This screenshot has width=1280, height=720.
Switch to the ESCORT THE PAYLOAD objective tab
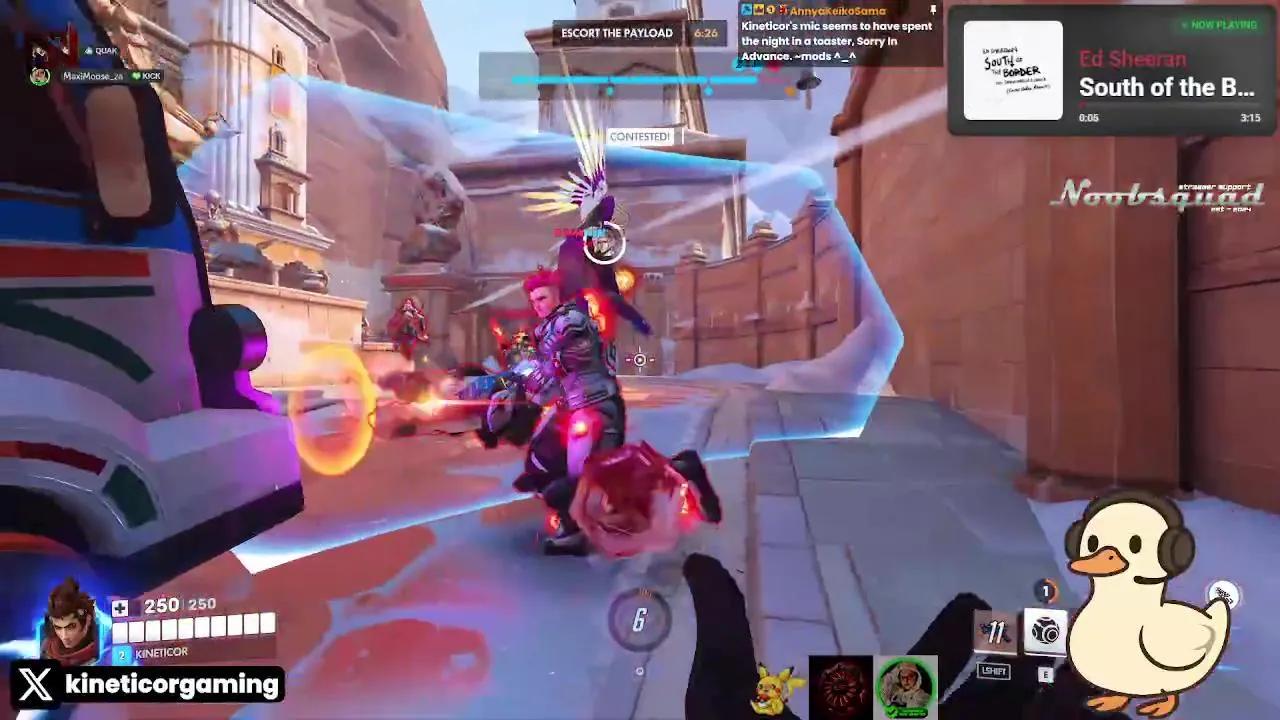click(616, 33)
